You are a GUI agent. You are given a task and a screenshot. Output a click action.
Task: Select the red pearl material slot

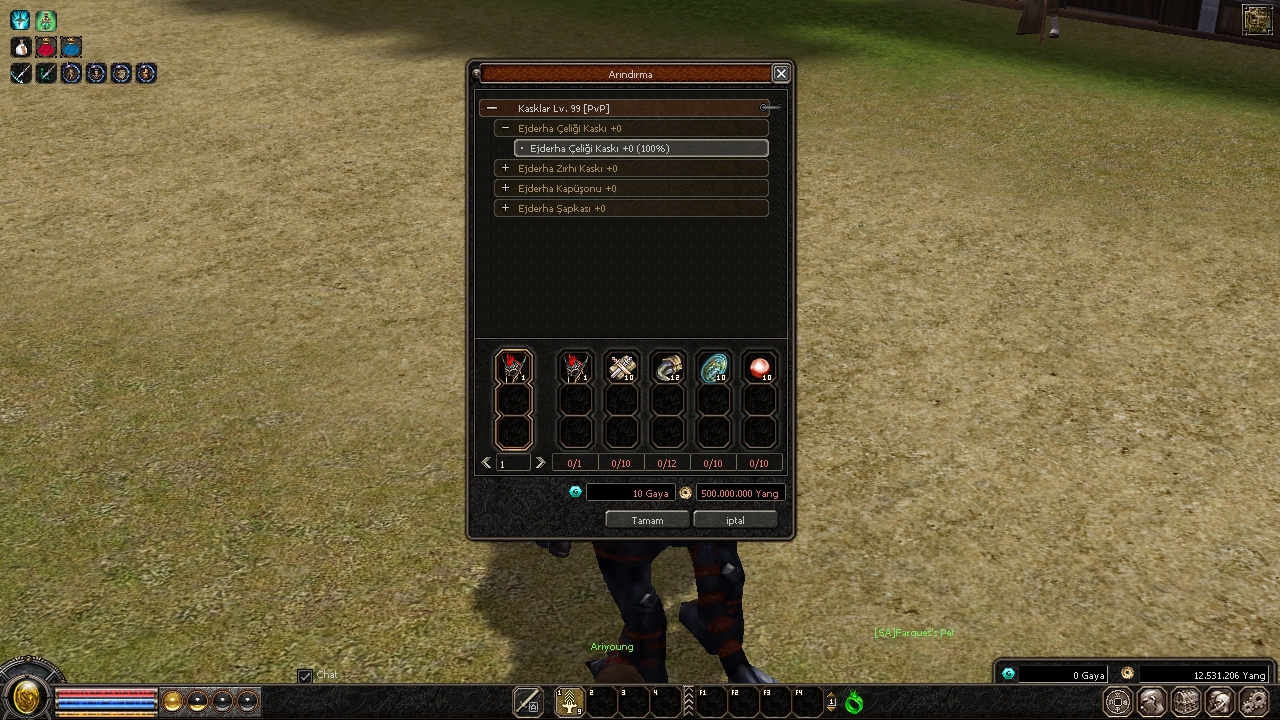[760, 368]
